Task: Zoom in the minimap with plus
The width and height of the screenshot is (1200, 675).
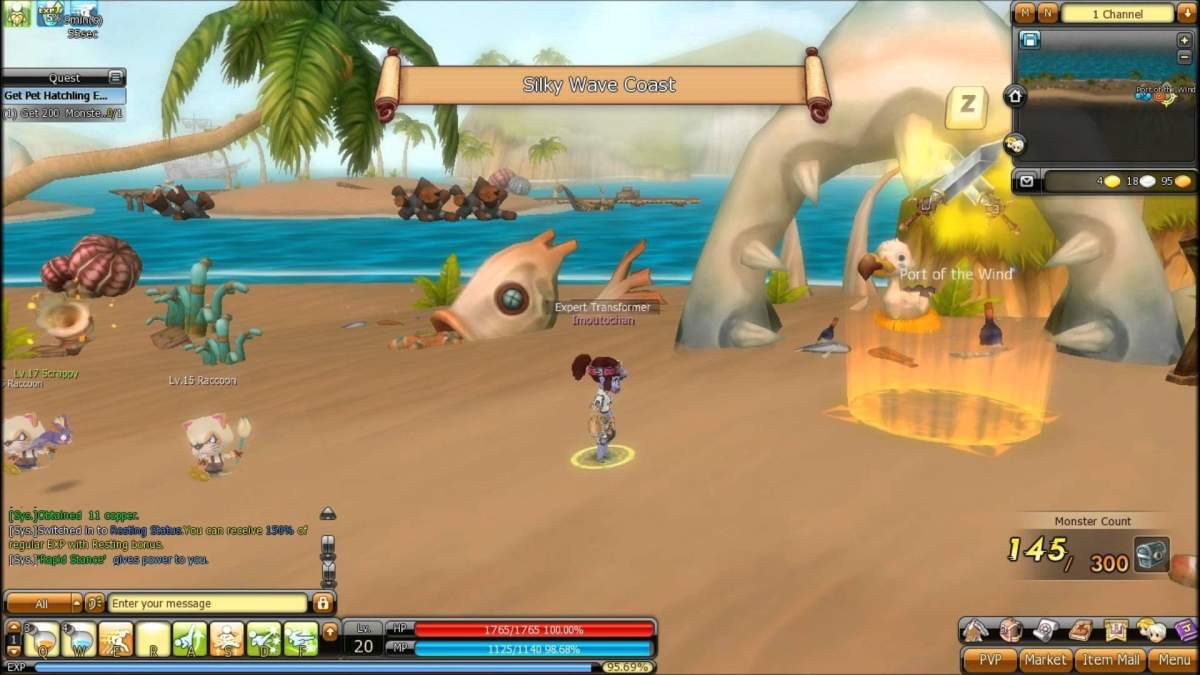Action: (x=1185, y=40)
